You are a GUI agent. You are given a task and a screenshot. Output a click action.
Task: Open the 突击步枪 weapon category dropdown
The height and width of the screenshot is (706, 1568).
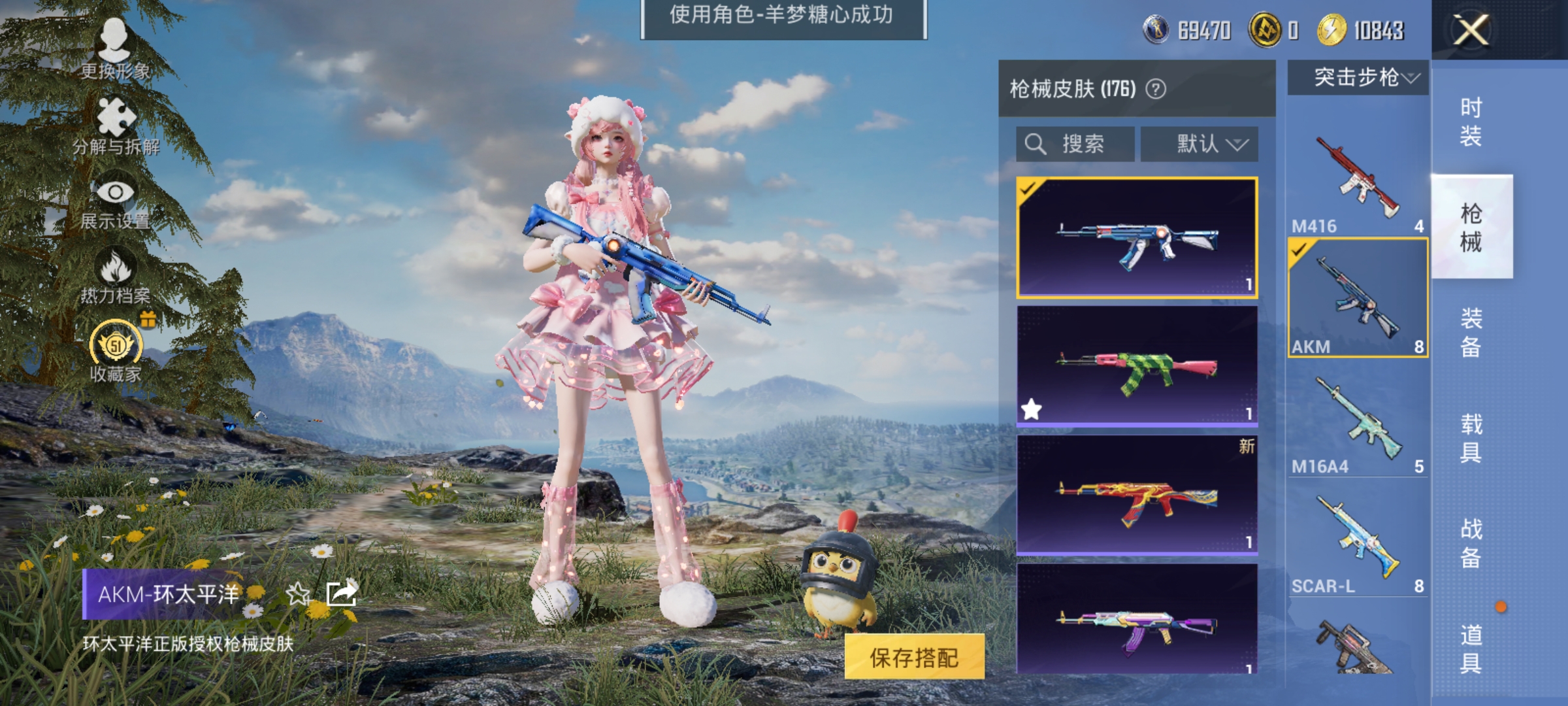[1358, 77]
